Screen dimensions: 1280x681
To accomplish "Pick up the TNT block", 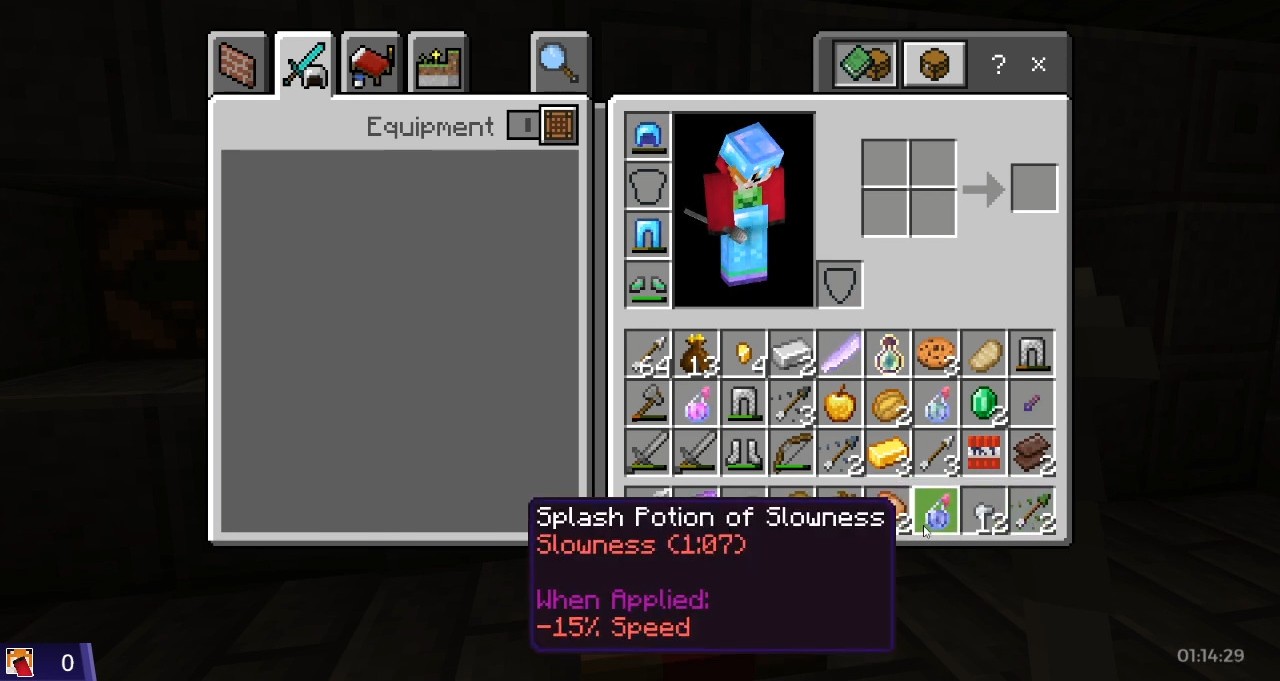I will pos(984,454).
